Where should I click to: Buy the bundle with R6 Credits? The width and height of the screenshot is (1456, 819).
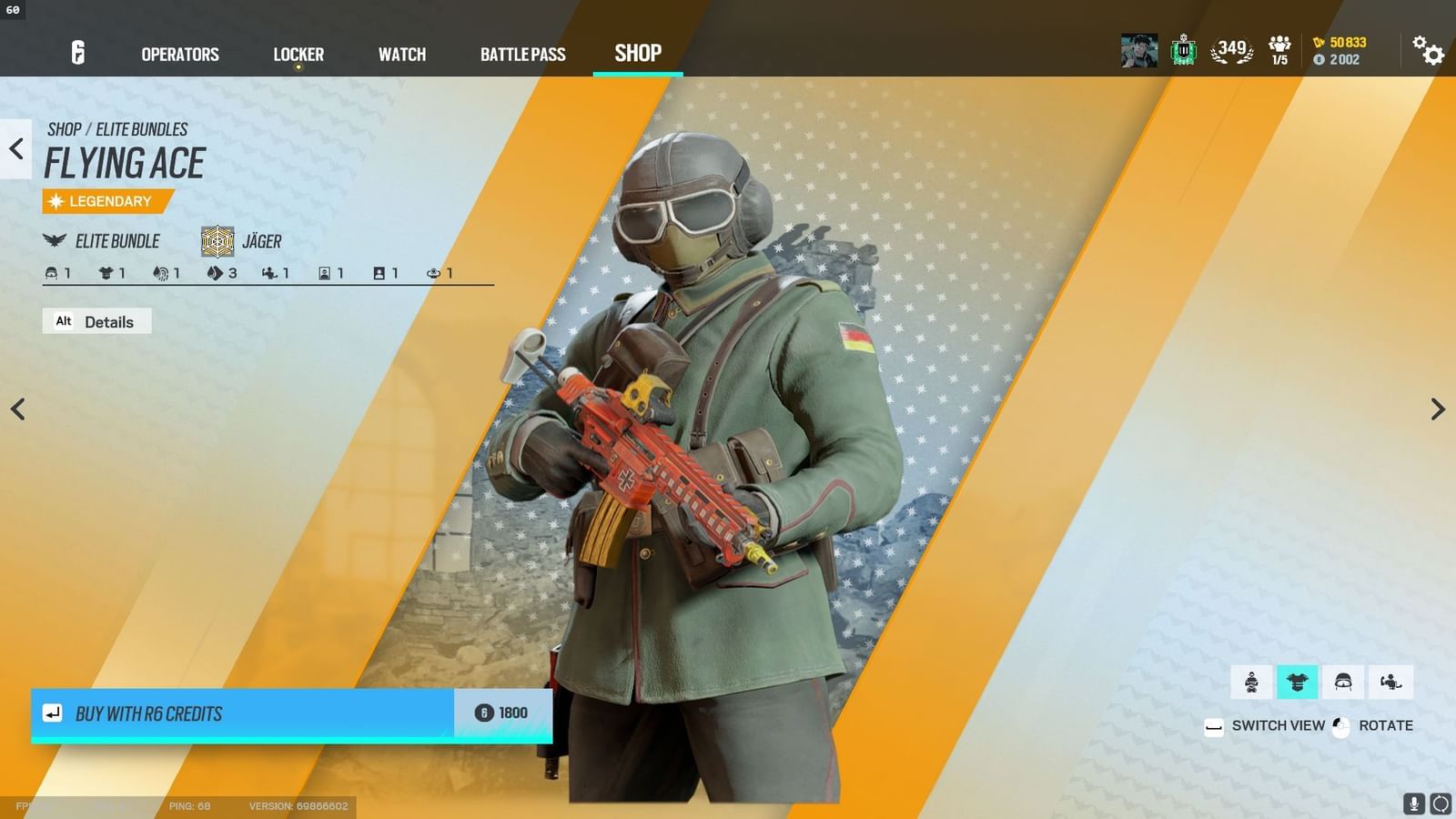pyautogui.click(x=273, y=714)
